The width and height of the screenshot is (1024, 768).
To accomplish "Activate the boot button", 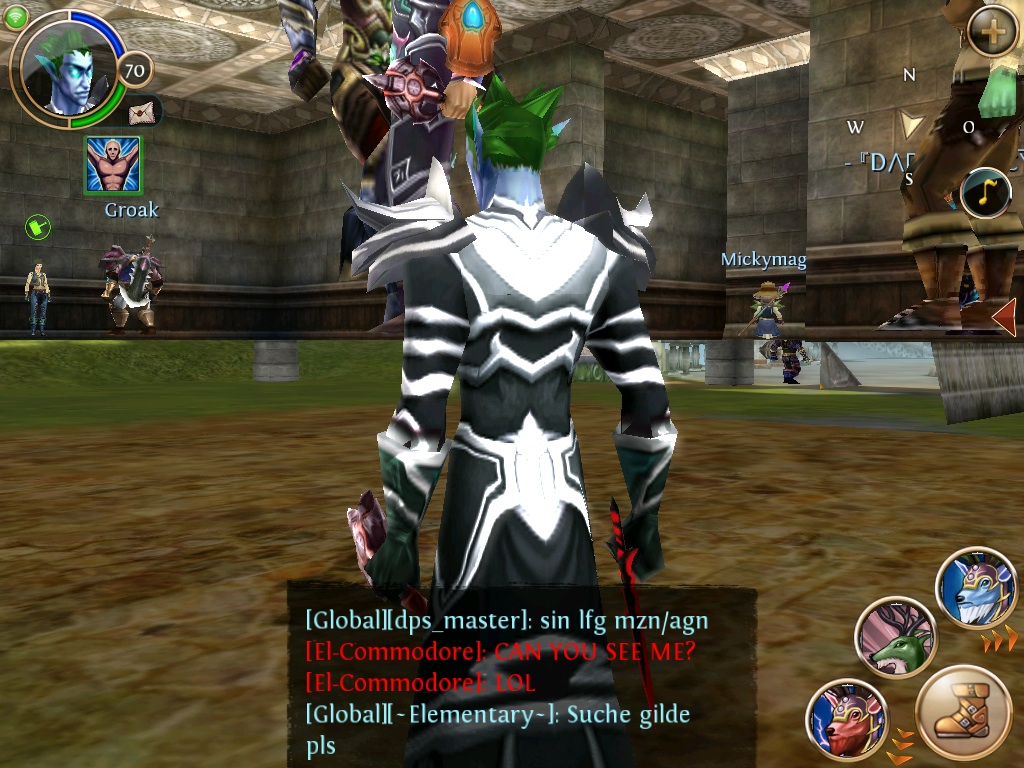I will pos(963,712).
